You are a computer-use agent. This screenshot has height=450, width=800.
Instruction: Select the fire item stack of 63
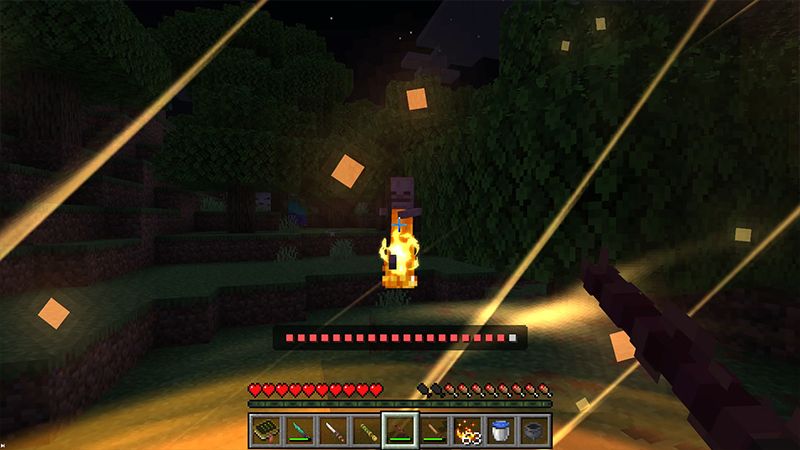(467, 430)
